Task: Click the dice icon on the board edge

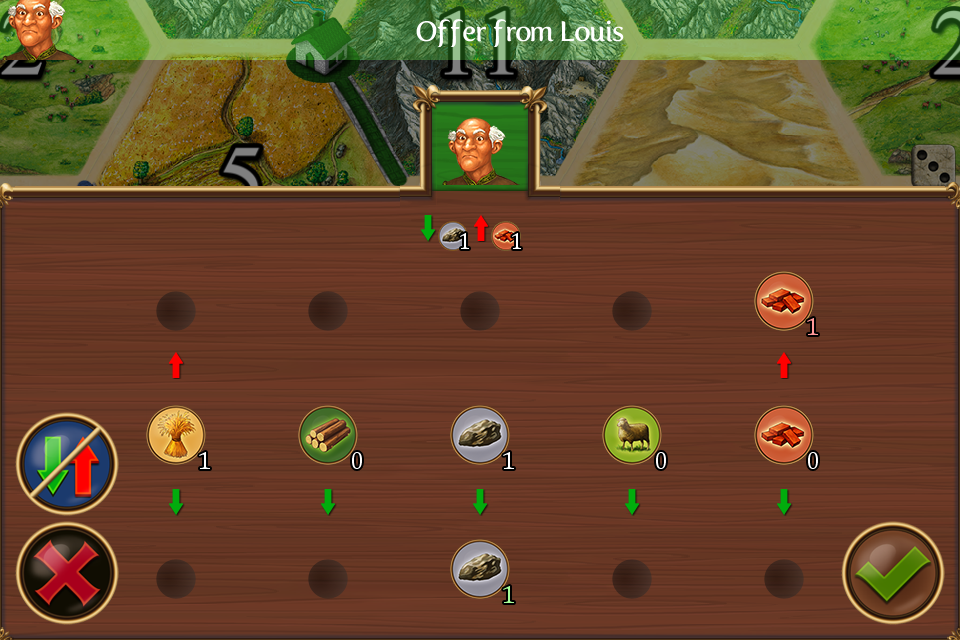Action: (x=934, y=165)
